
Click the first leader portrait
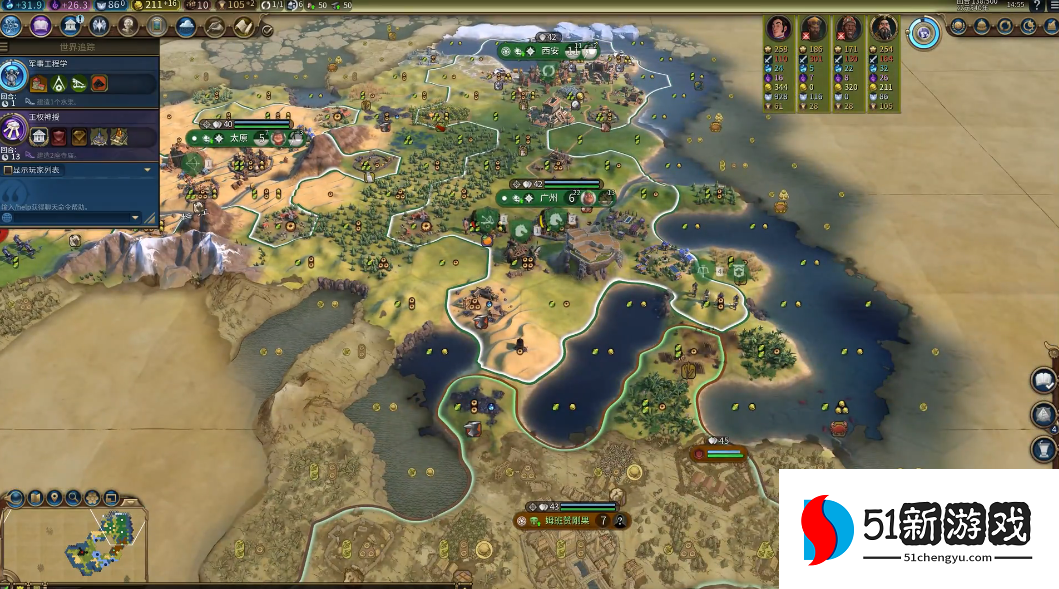point(779,28)
